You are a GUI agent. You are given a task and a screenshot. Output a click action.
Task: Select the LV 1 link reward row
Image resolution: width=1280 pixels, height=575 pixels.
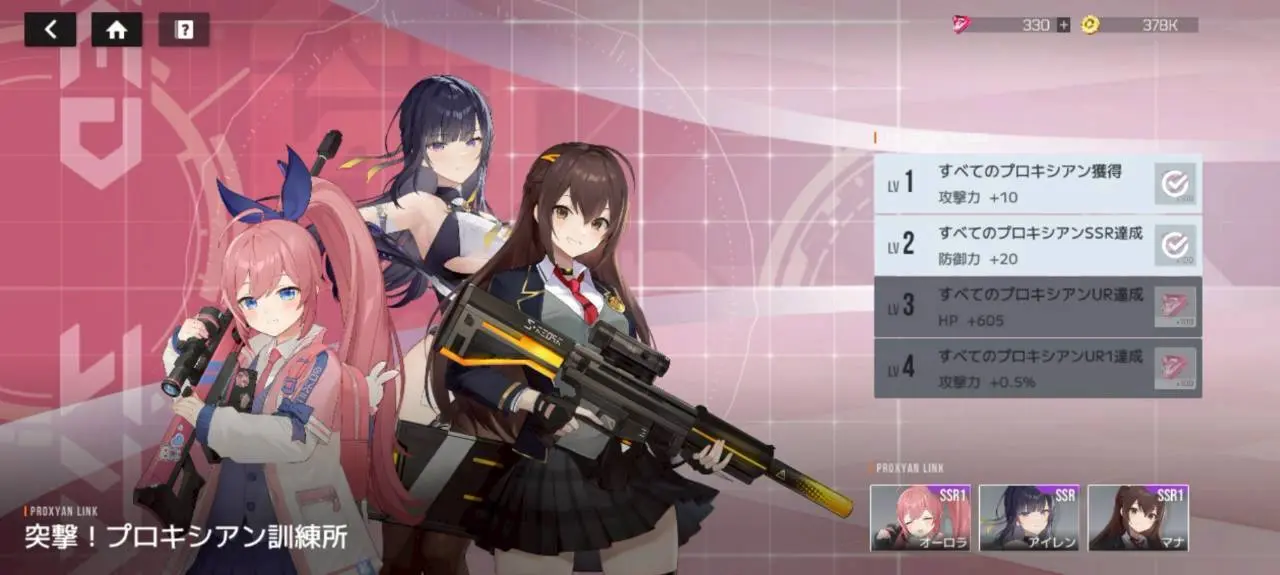[1037, 183]
